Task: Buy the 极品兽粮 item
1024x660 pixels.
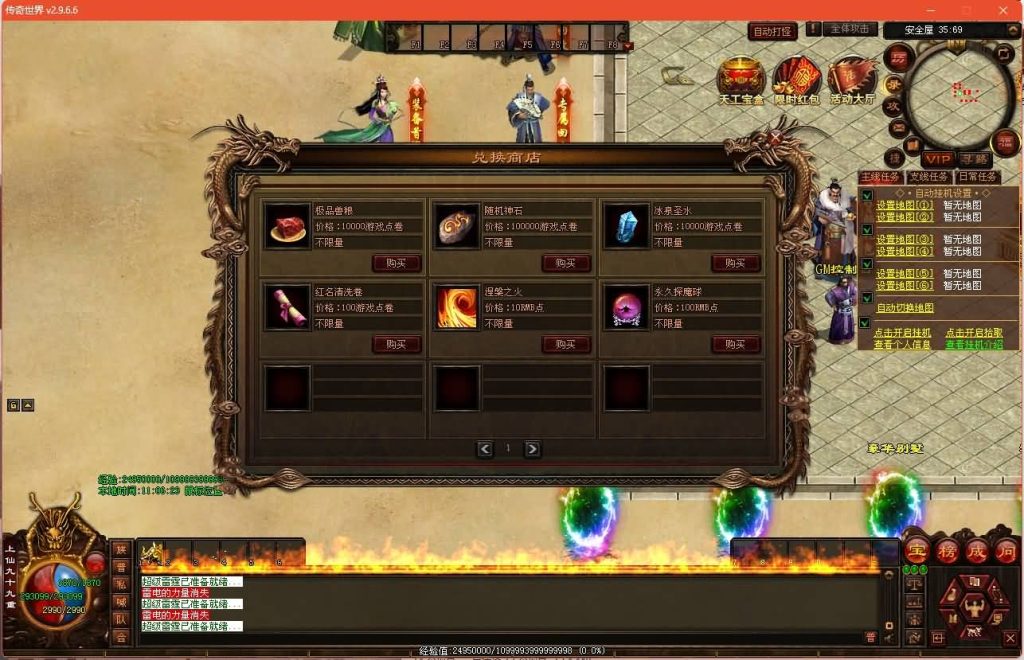Action: 396,263
